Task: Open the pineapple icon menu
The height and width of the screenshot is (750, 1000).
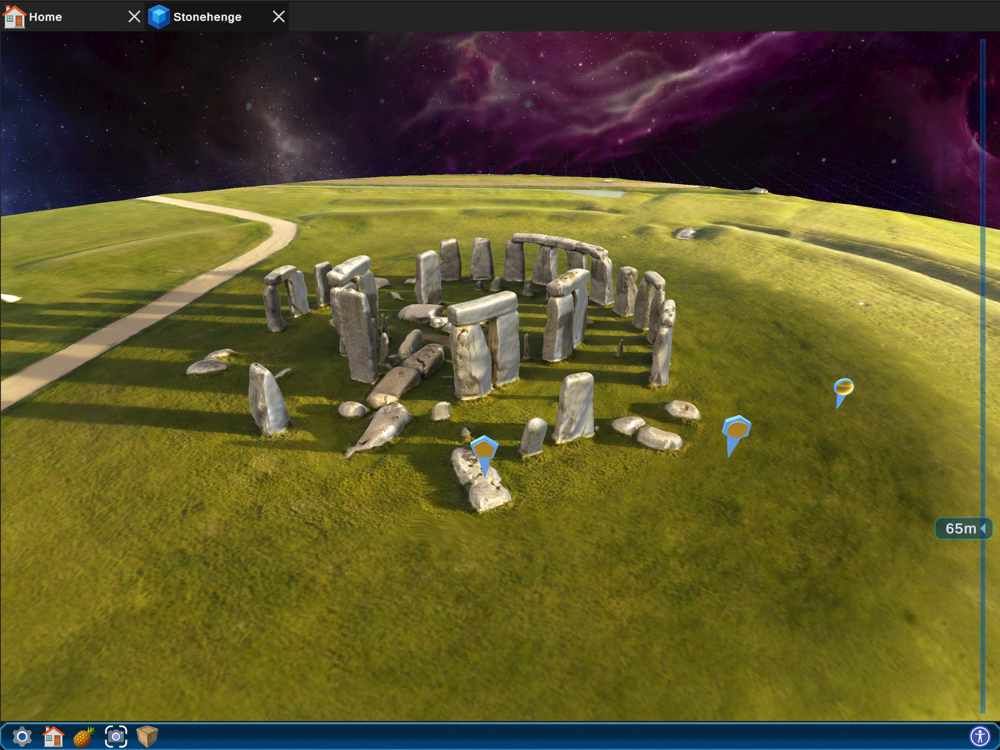Action: pyautogui.click(x=84, y=737)
